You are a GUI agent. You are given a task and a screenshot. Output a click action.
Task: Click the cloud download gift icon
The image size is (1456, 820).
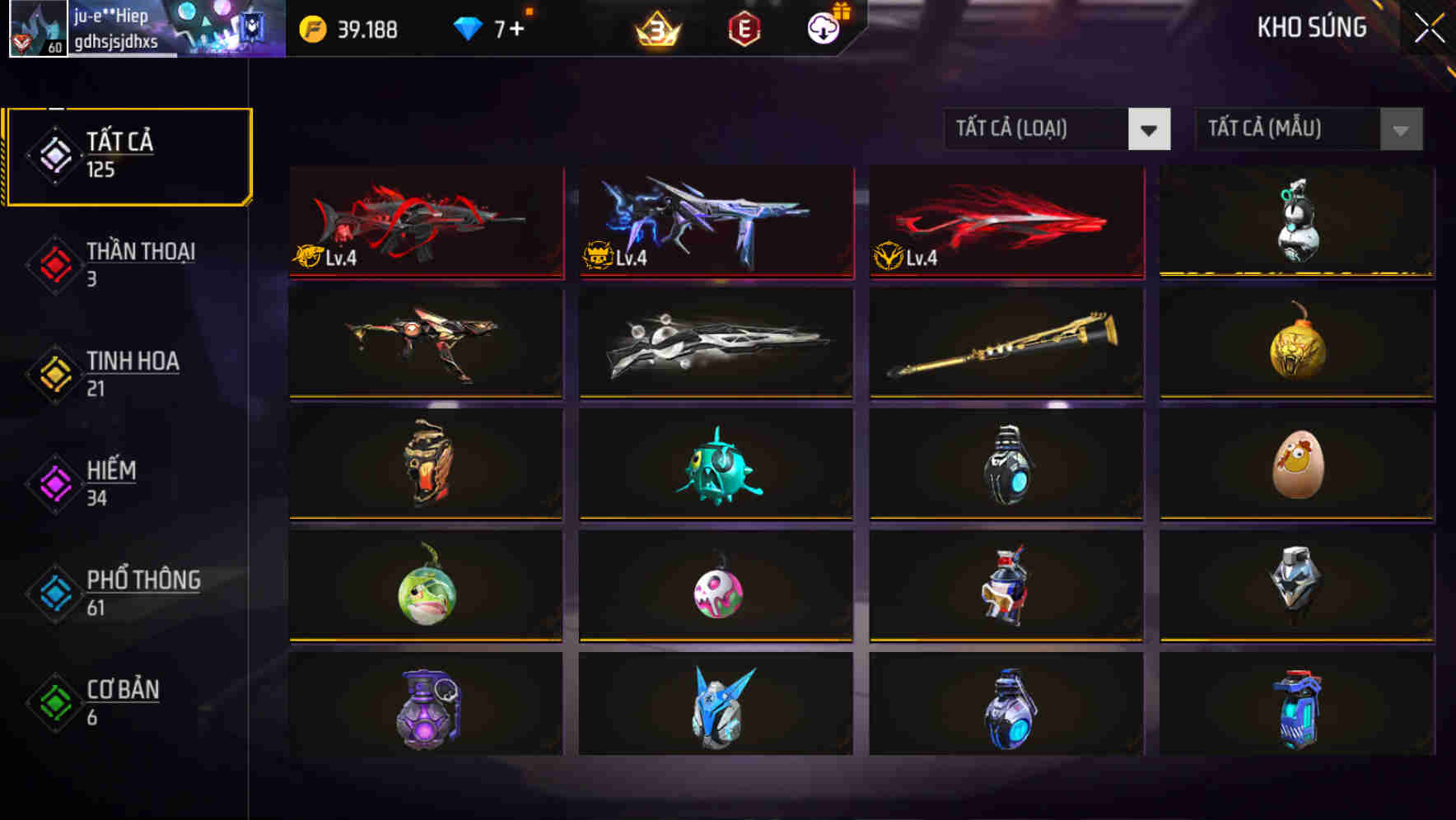(823, 29)
